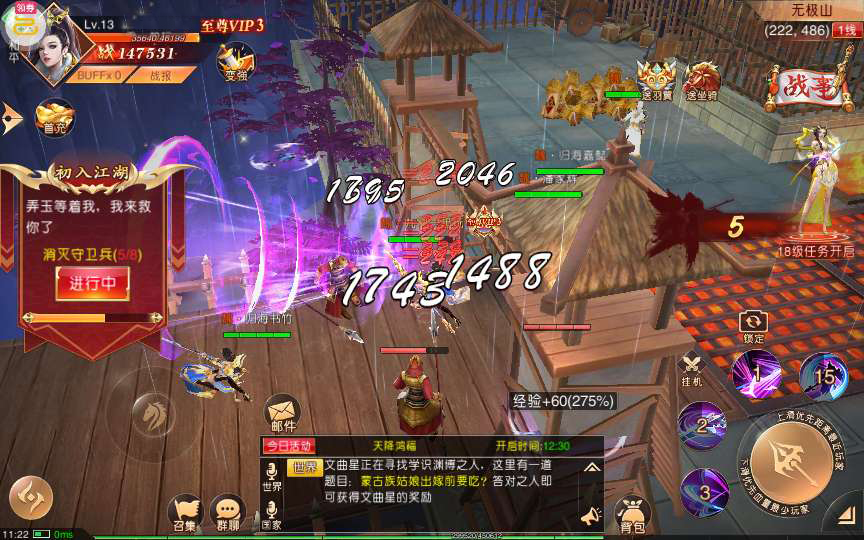Open the 群聊 group chat

point(228,513)
